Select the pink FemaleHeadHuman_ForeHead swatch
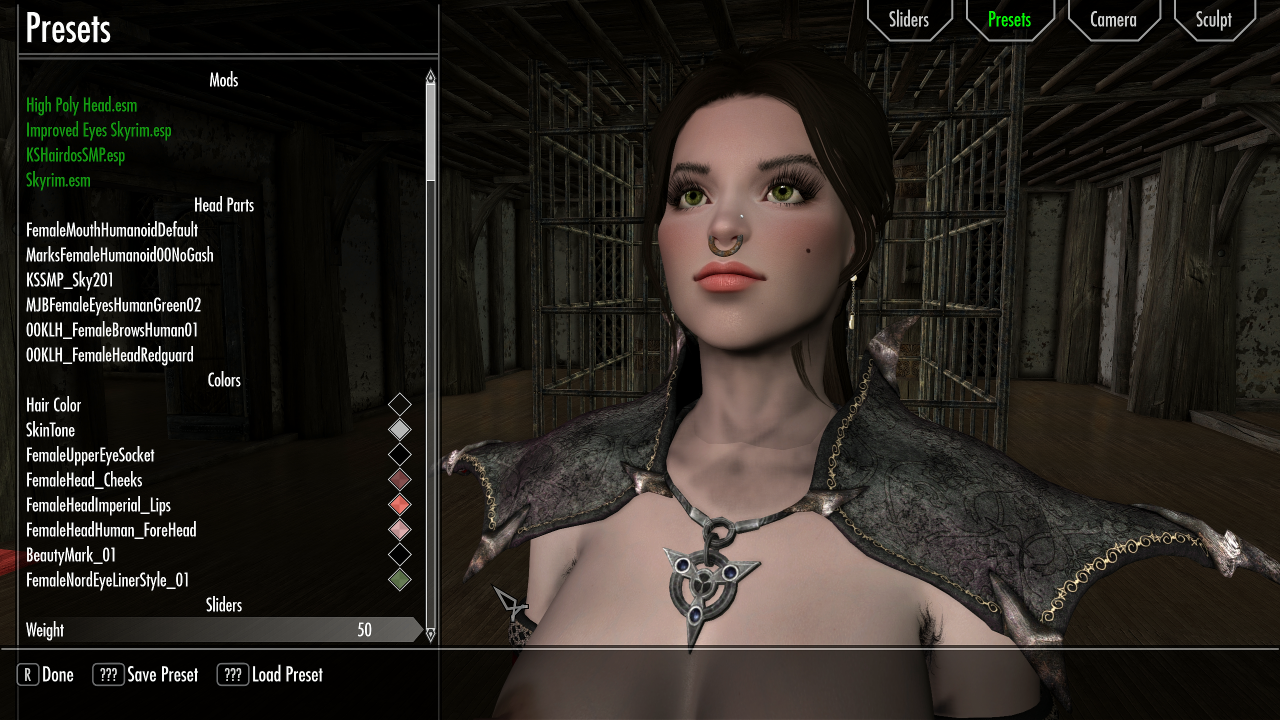The width and height of the screenshot is (1280, 720). (x=400, y=530)
